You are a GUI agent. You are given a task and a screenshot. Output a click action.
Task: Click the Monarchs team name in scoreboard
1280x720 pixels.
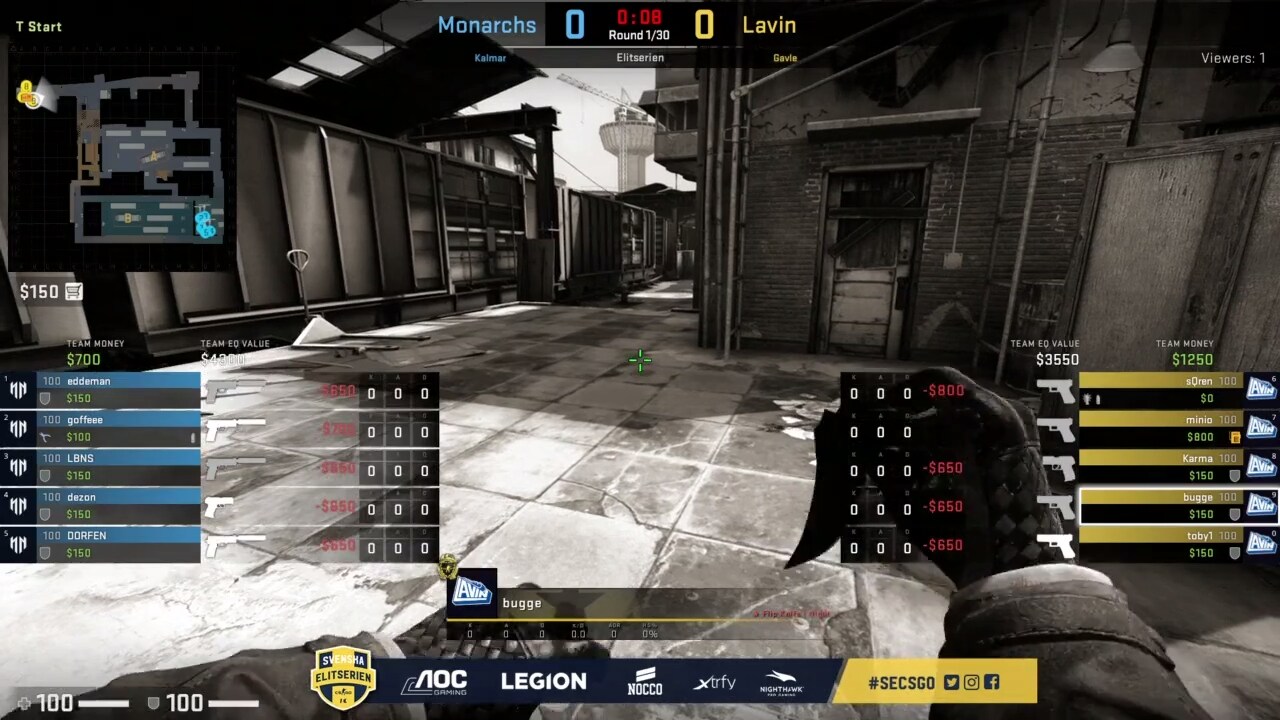point(487,25)
